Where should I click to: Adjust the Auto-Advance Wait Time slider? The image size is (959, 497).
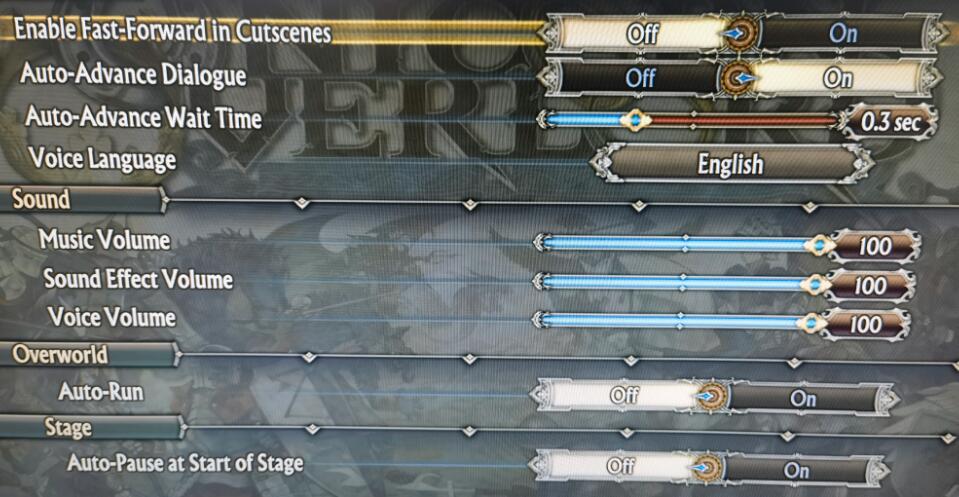pos(690,120)
